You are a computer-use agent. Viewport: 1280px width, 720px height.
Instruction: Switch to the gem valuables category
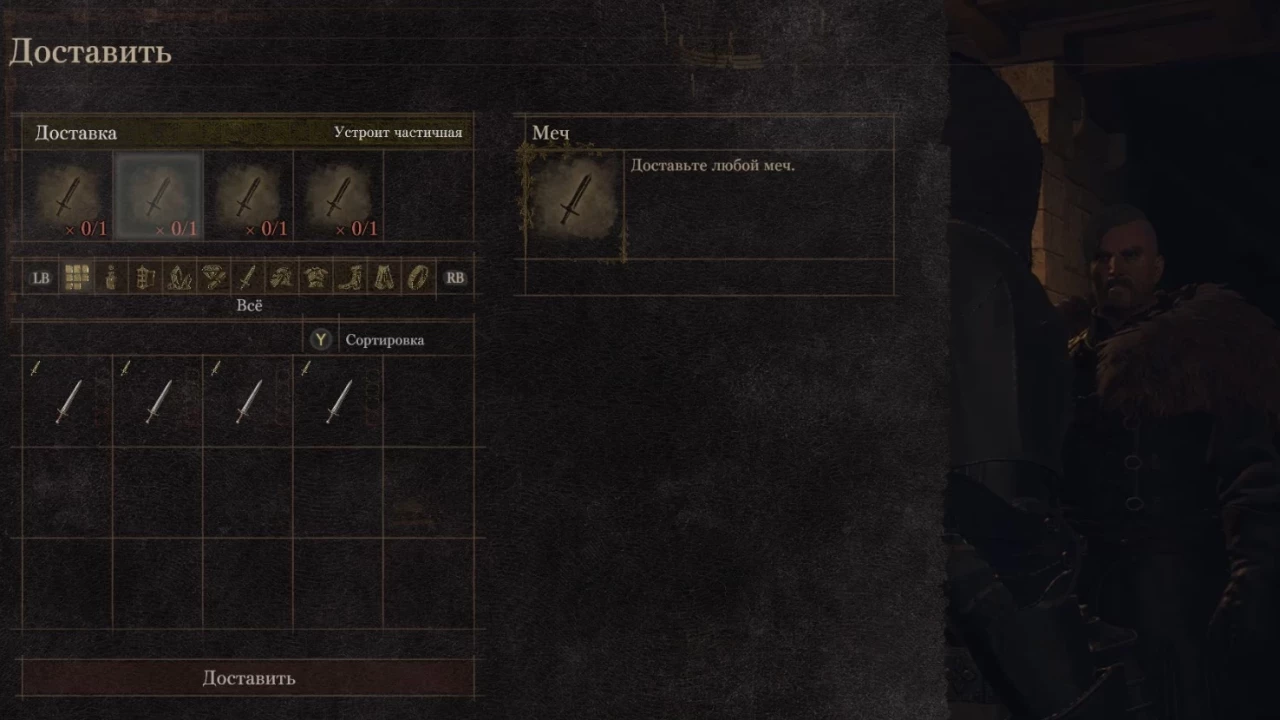[x=213, y=278]
